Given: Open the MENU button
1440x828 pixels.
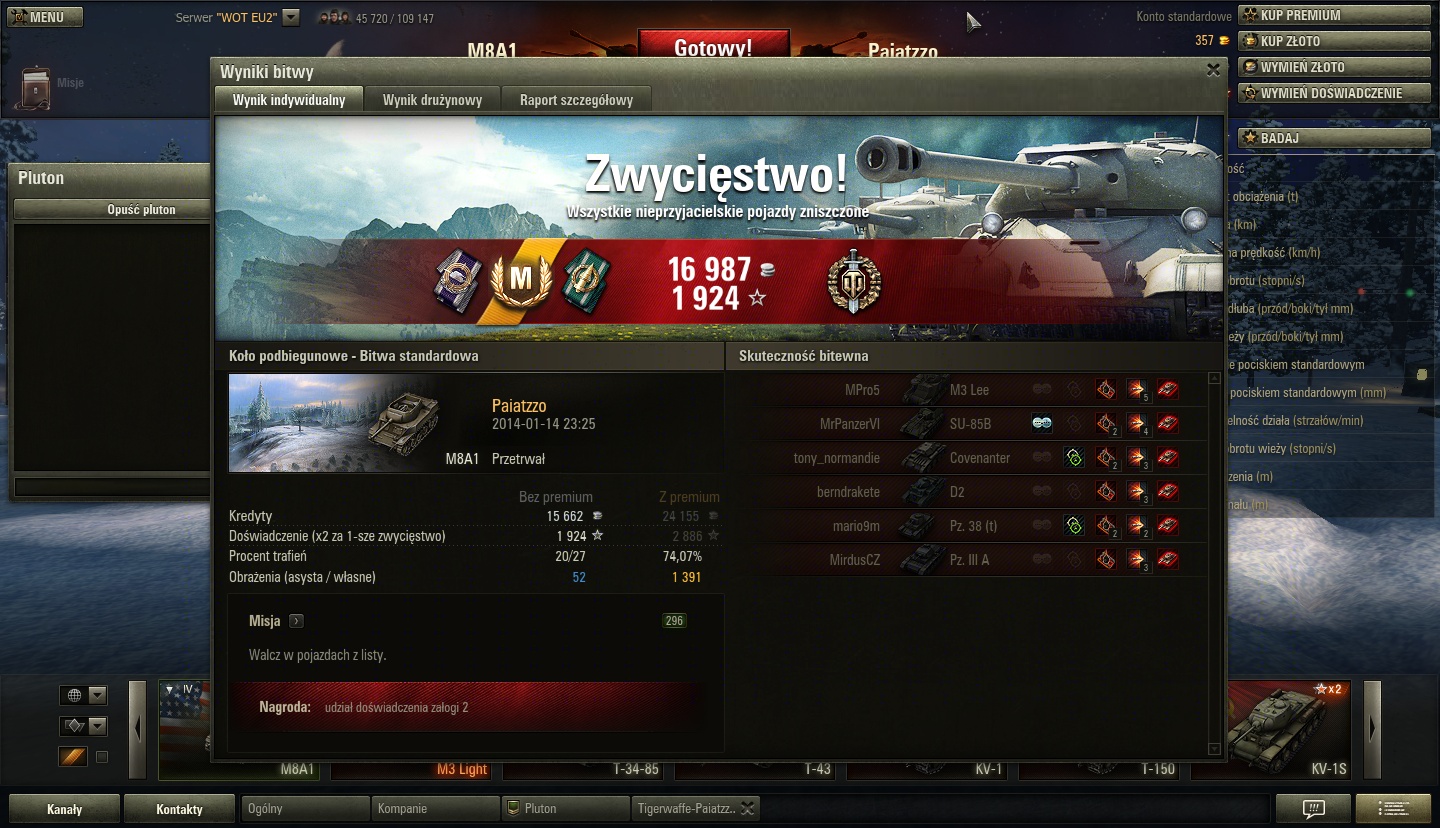Looking at the screenshot, I should click(x=42, y=17).
